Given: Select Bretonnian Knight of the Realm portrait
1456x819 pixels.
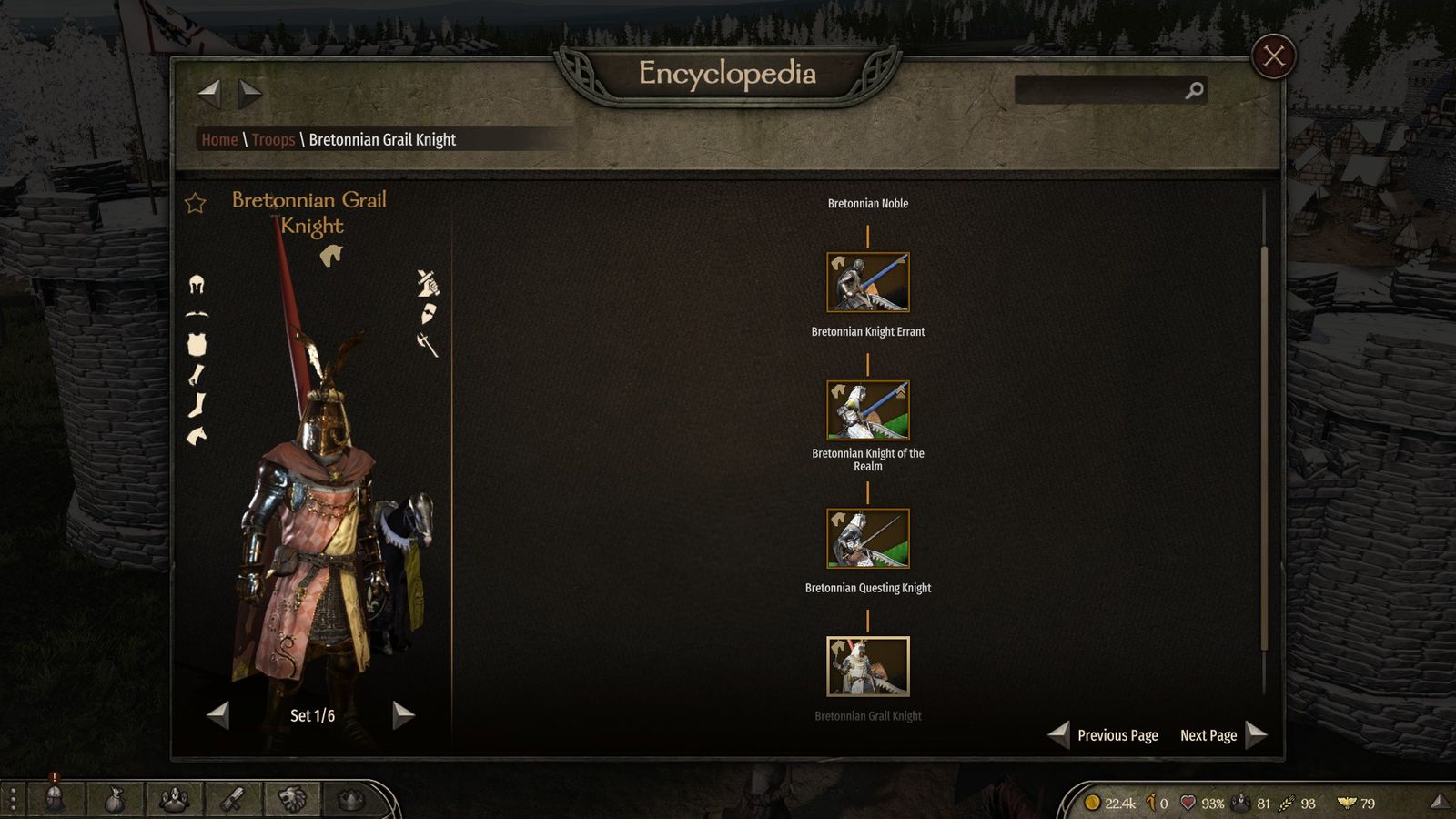Looking at the screenshot, I should 867,410.
